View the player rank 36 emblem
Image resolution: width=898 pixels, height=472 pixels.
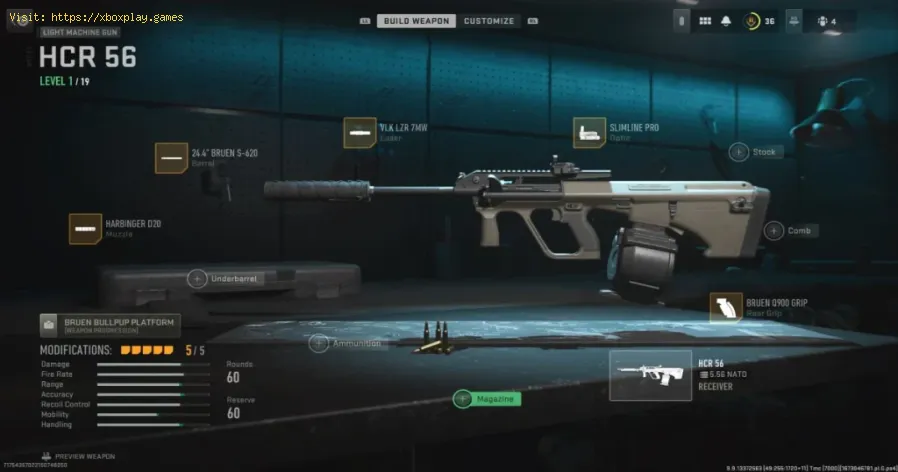click(754, 21)
